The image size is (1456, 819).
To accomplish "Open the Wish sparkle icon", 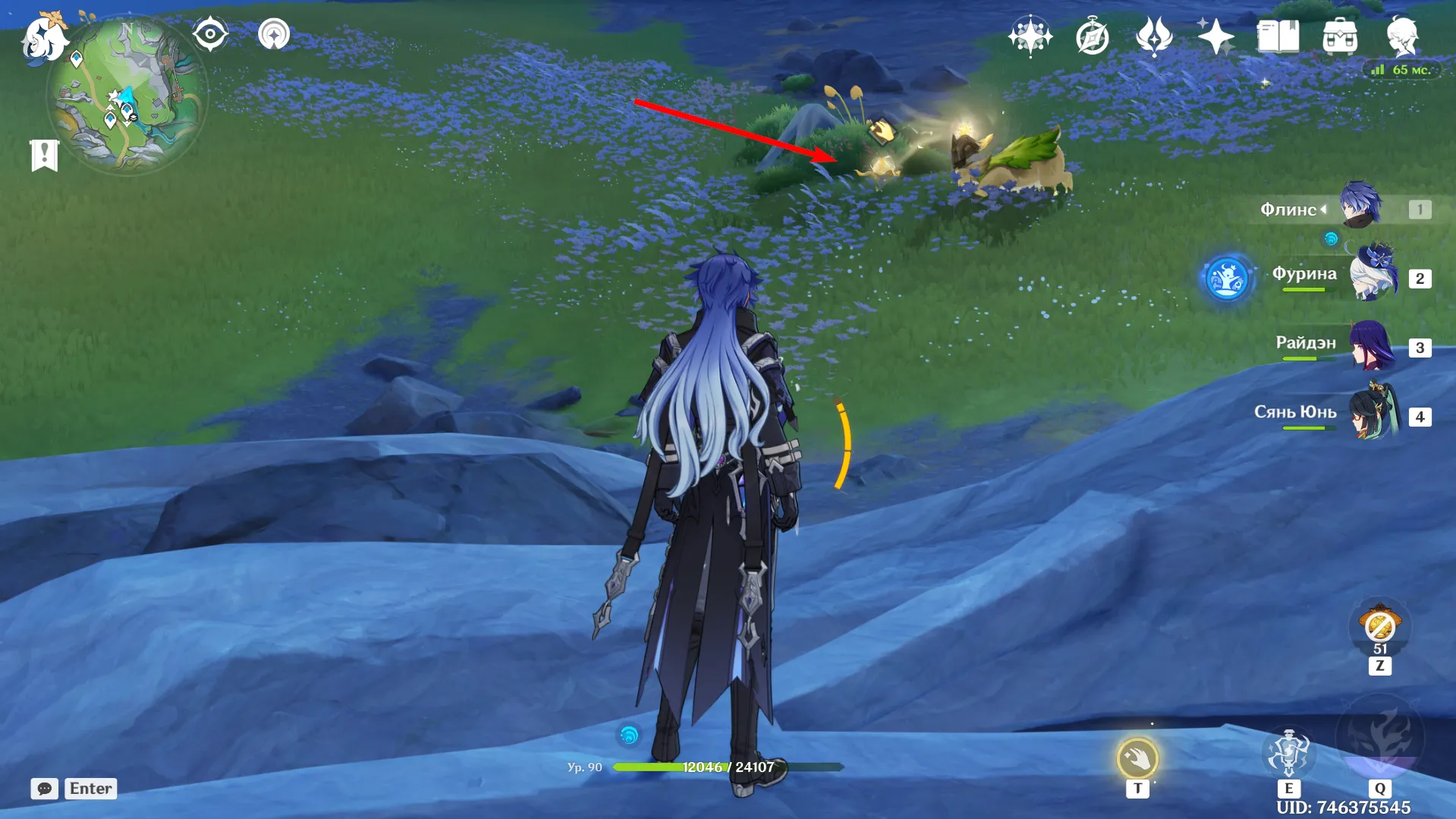I will point(1215,33).
